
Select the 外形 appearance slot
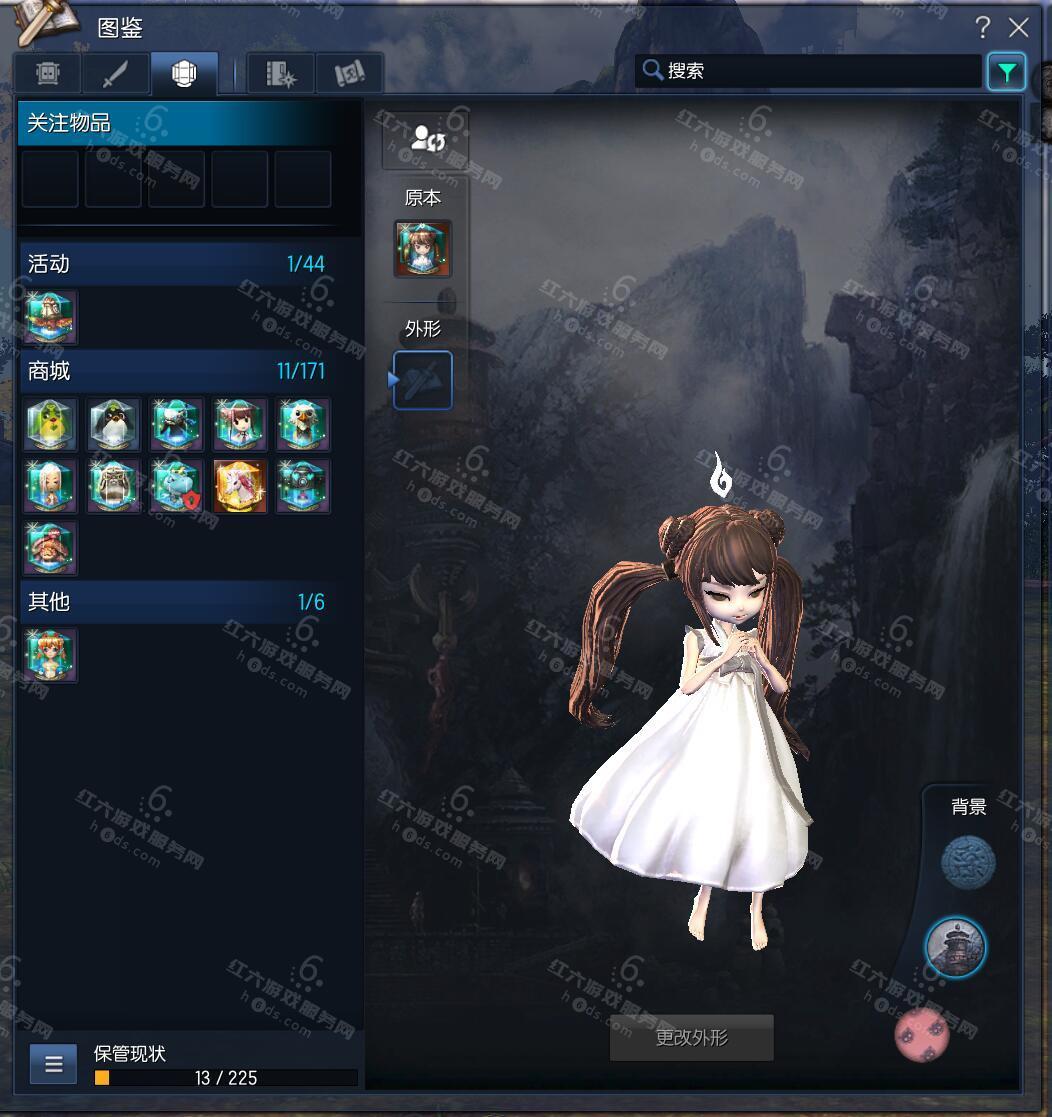[423, 380]
